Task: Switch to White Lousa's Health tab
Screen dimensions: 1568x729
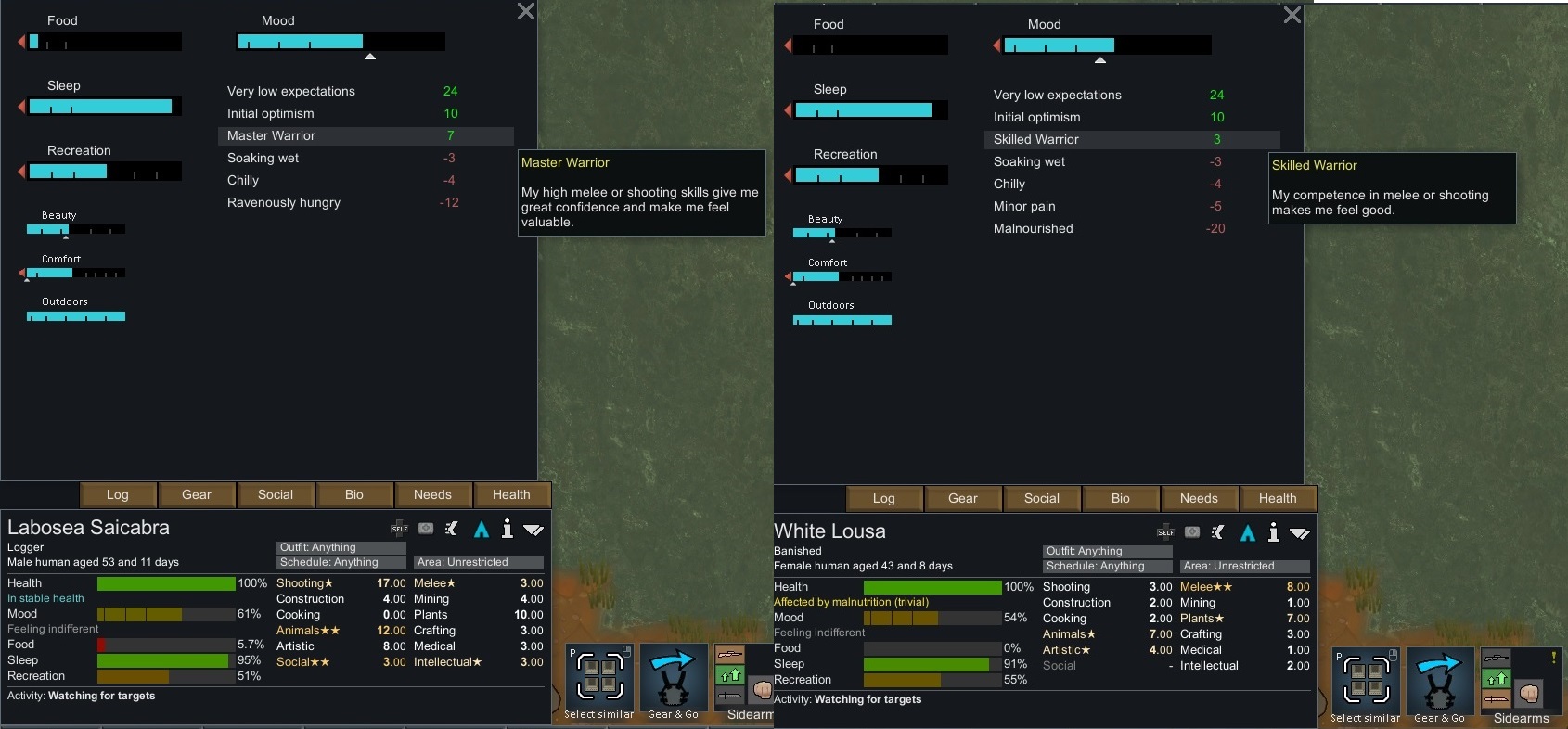Action: coord(1278,498)
